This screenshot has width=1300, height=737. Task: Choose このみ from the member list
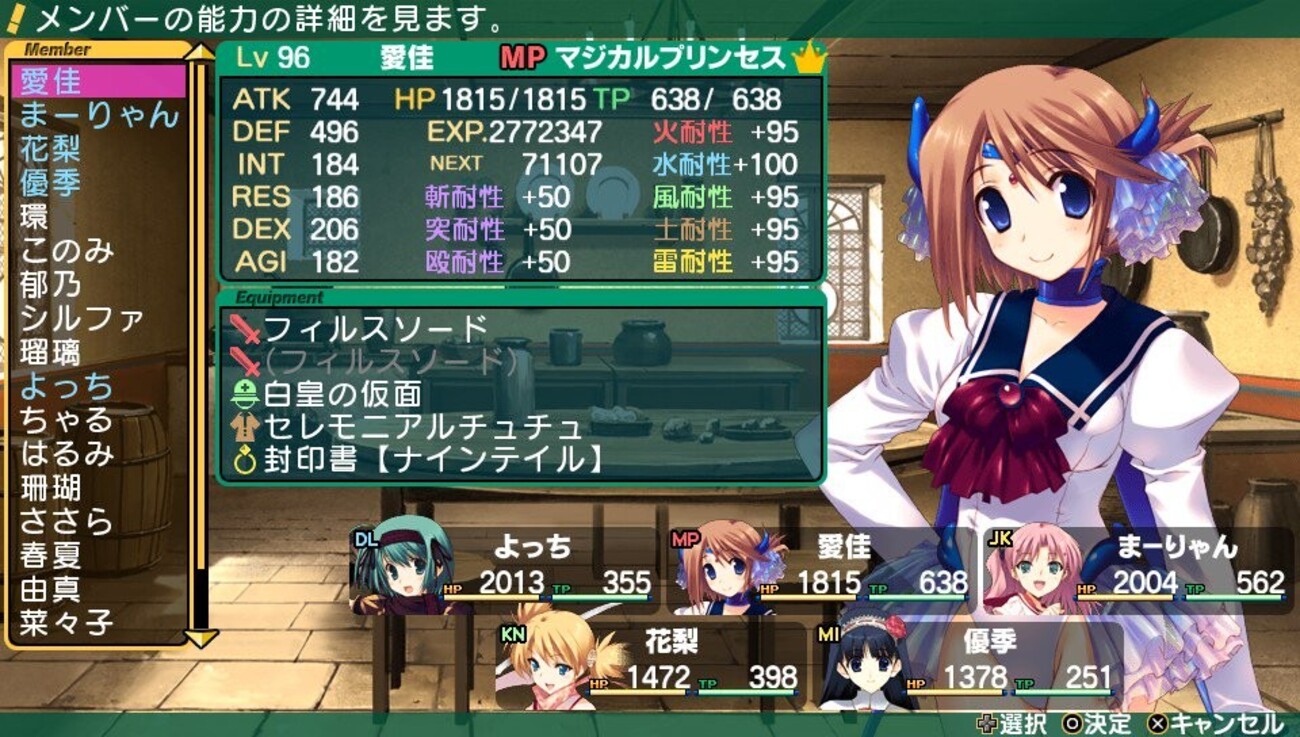click(x=67, y=251)
